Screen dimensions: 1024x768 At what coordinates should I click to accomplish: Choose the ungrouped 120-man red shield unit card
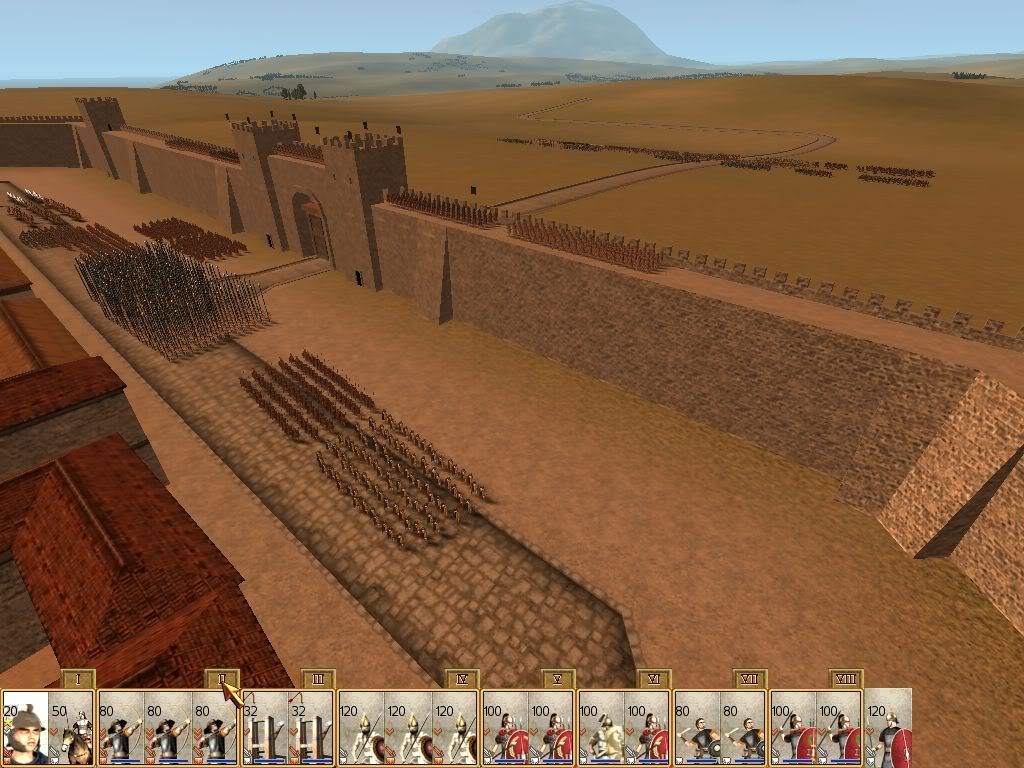click(889, 728)
